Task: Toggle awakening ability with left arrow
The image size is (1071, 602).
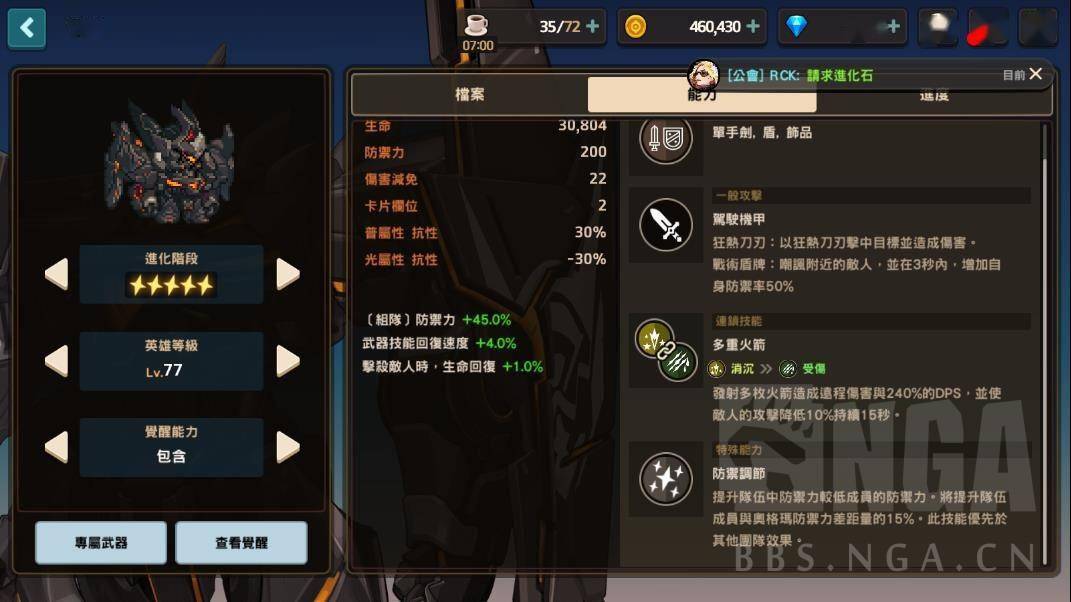Action: tap(57, 447)
